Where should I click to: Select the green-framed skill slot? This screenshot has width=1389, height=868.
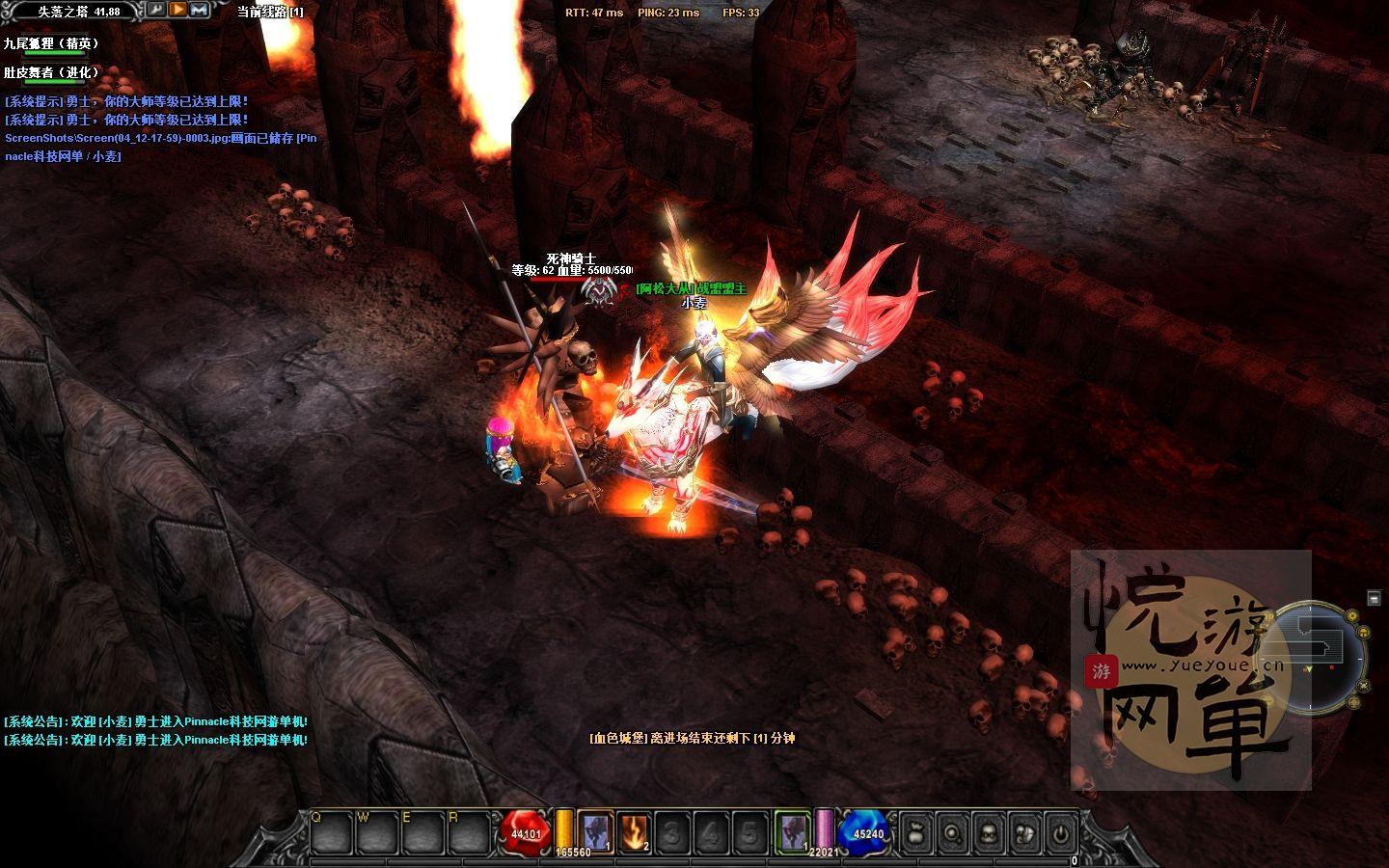pos(793,831)
